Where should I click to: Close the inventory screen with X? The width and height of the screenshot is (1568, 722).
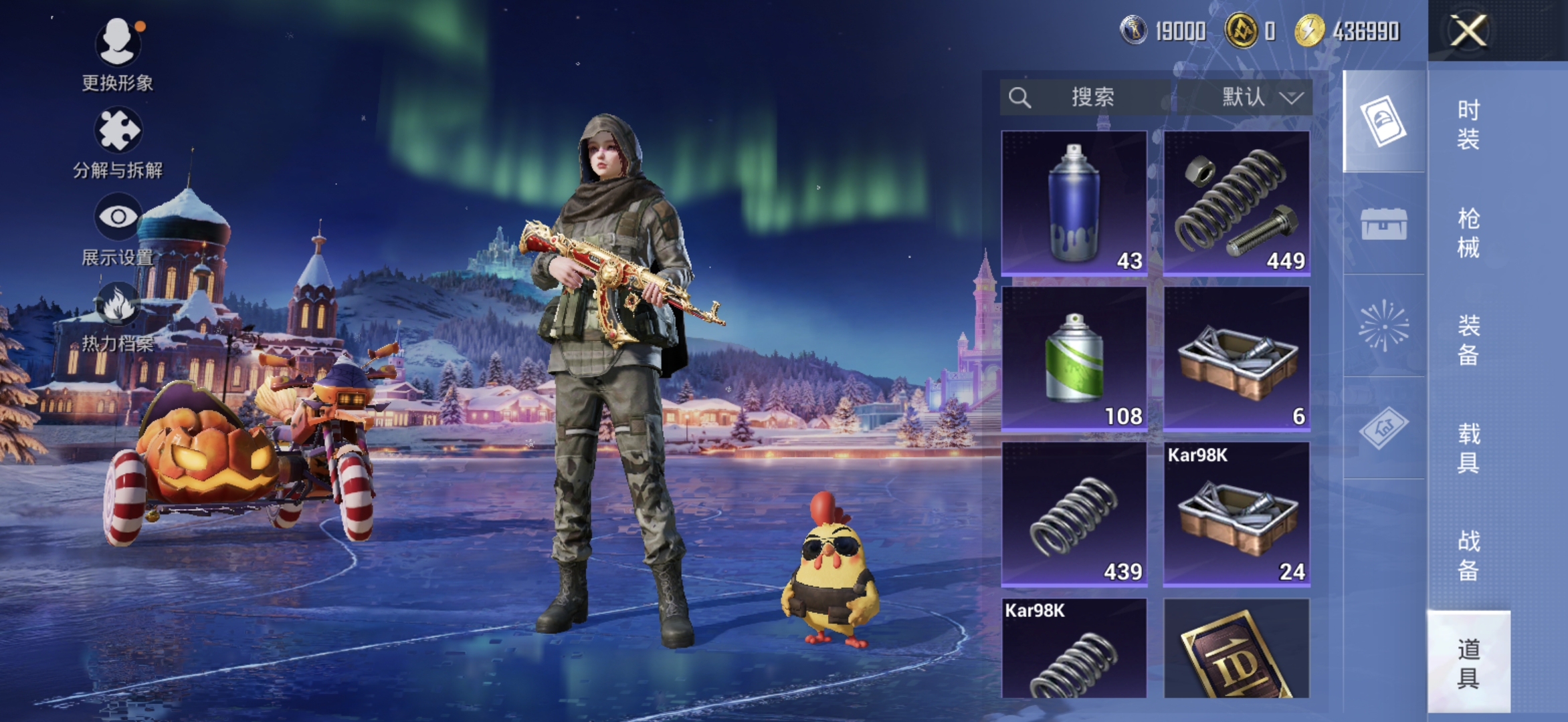coord(1468,31)
